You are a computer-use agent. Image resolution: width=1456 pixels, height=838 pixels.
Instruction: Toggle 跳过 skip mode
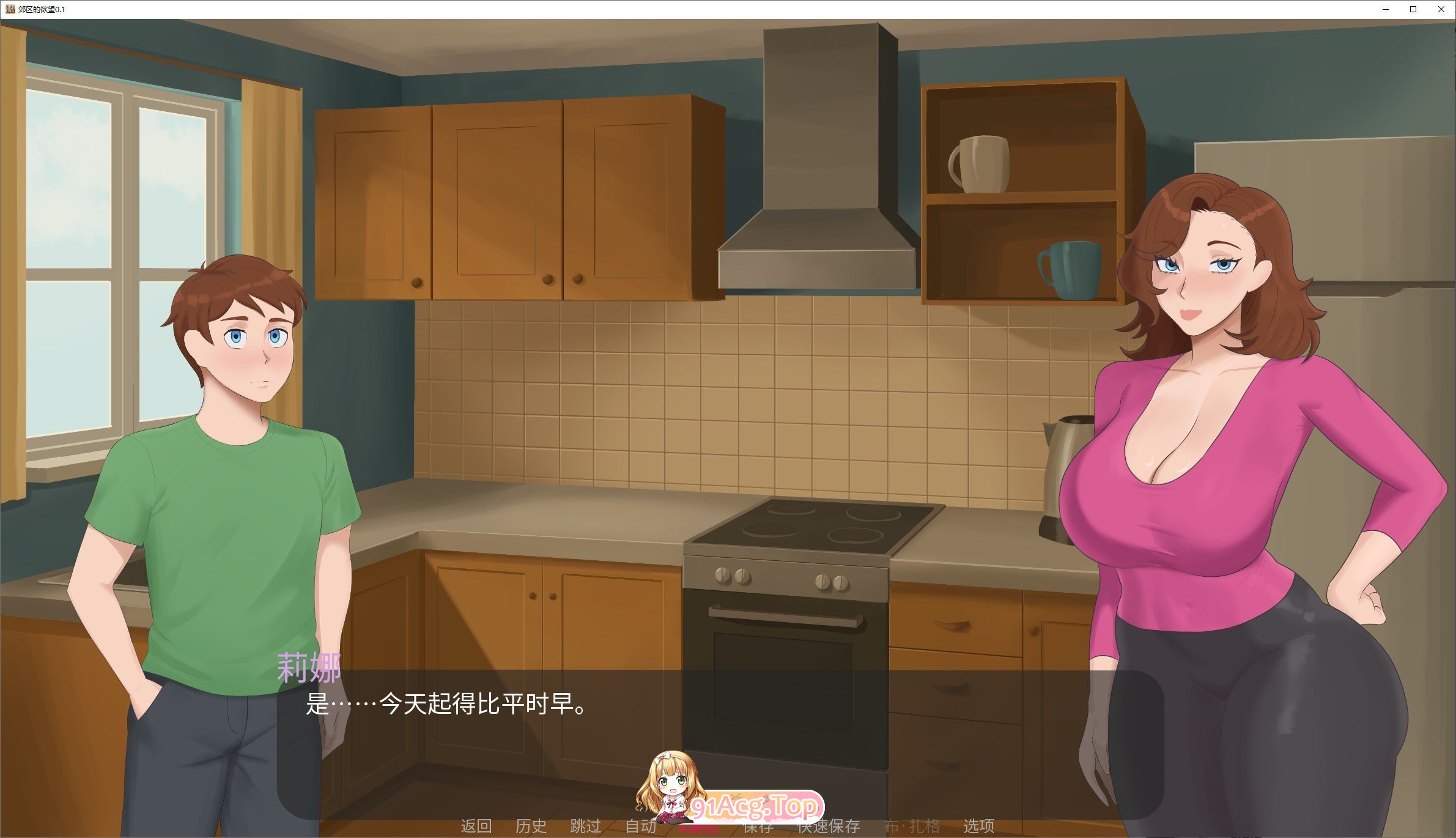pyautogui.click(x=585, y=827)
